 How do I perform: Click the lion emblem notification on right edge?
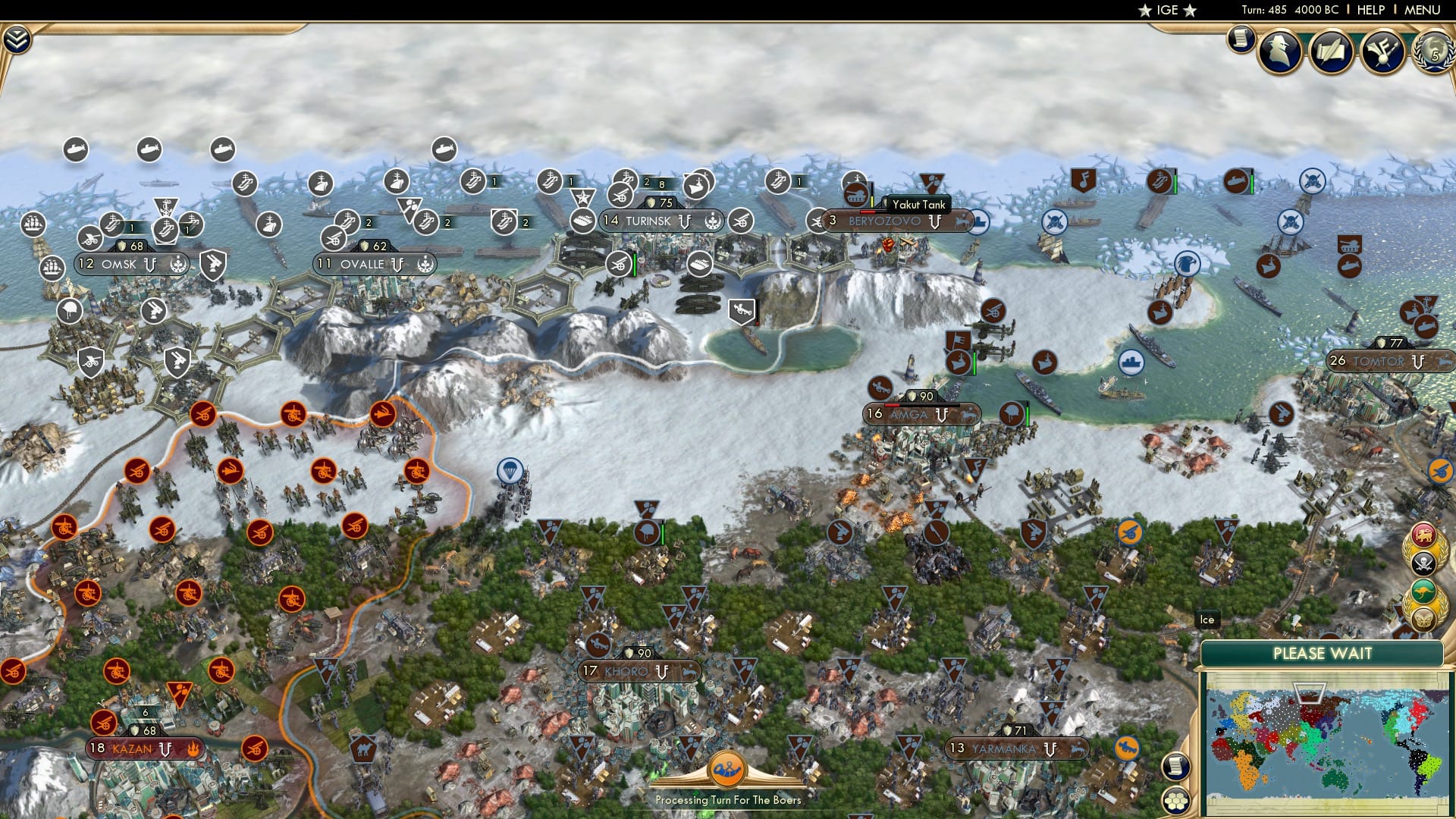1424,533
